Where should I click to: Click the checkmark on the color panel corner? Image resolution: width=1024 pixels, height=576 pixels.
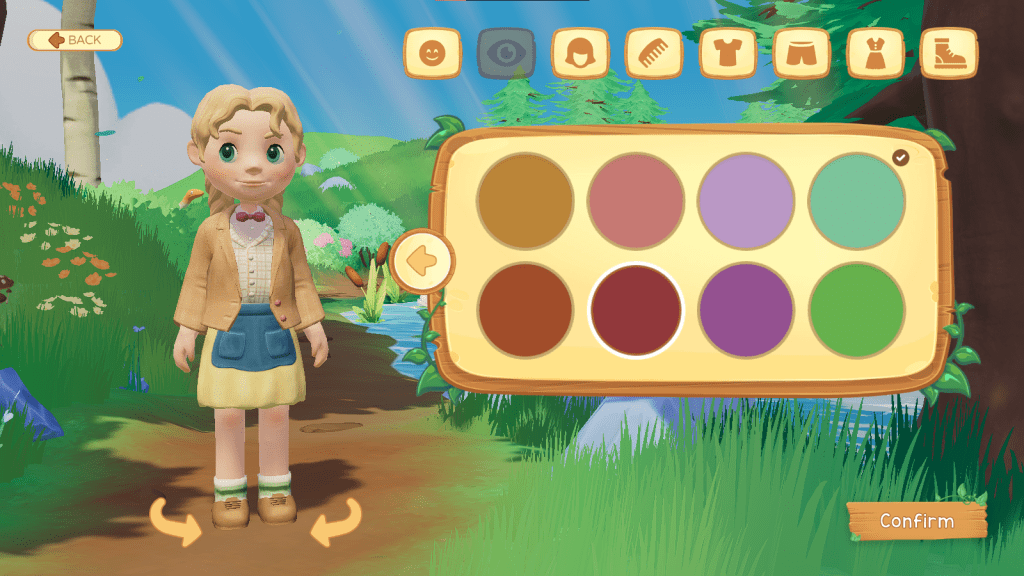point(901,157)
